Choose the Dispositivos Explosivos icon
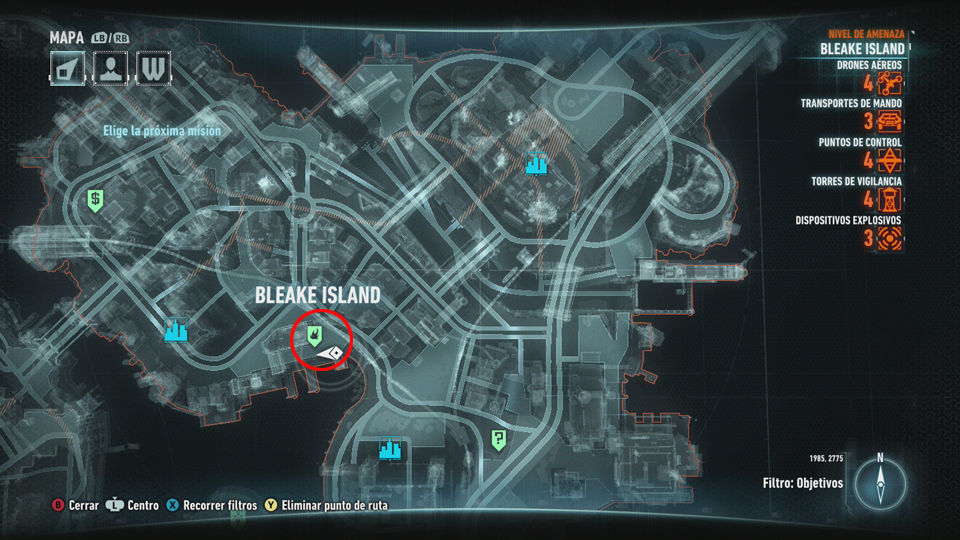960x540 pixels. [x=890, y=238]
